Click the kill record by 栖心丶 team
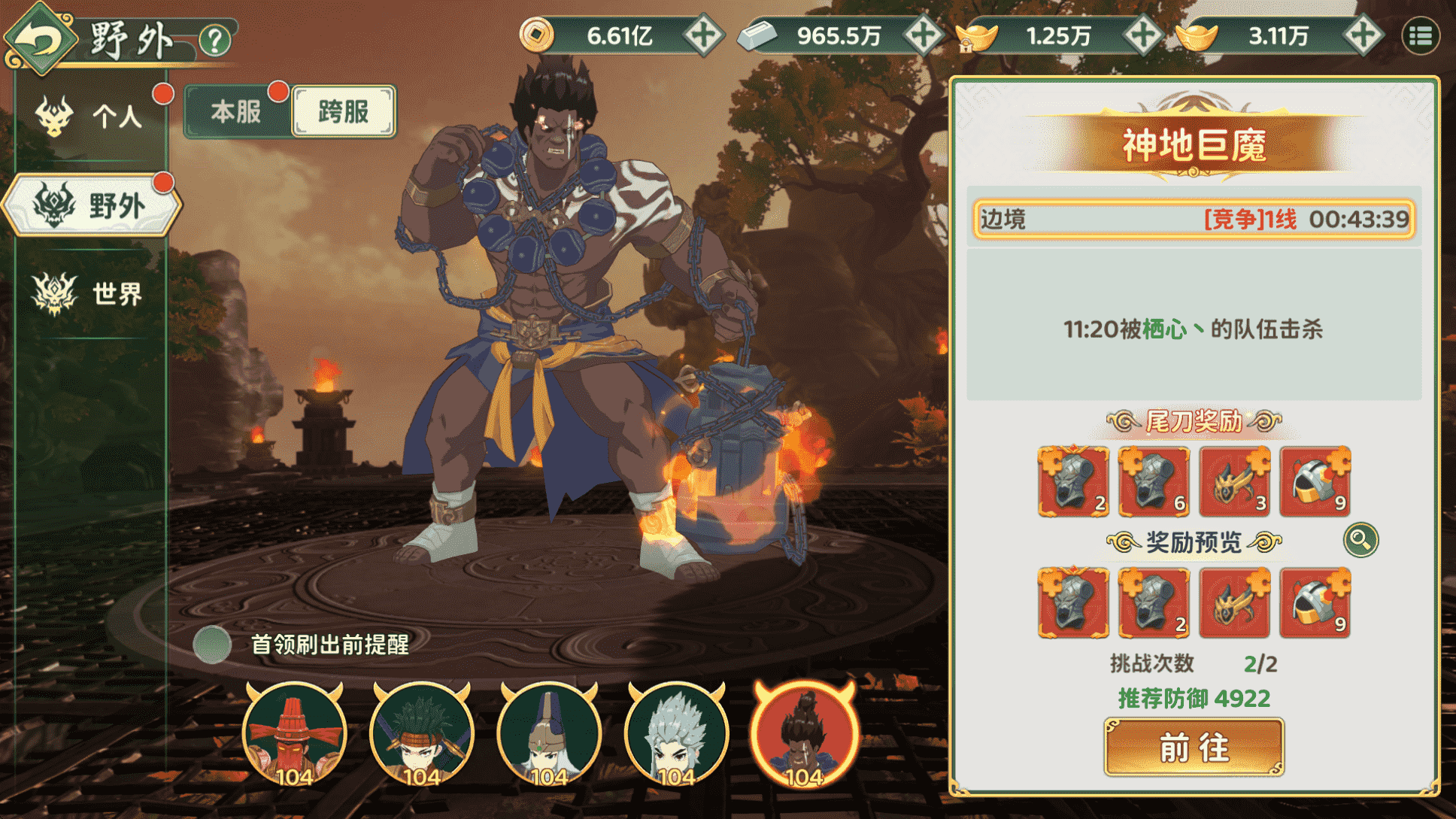Viewport: 1456px width, 819px height. click(x=1195, y=329)
